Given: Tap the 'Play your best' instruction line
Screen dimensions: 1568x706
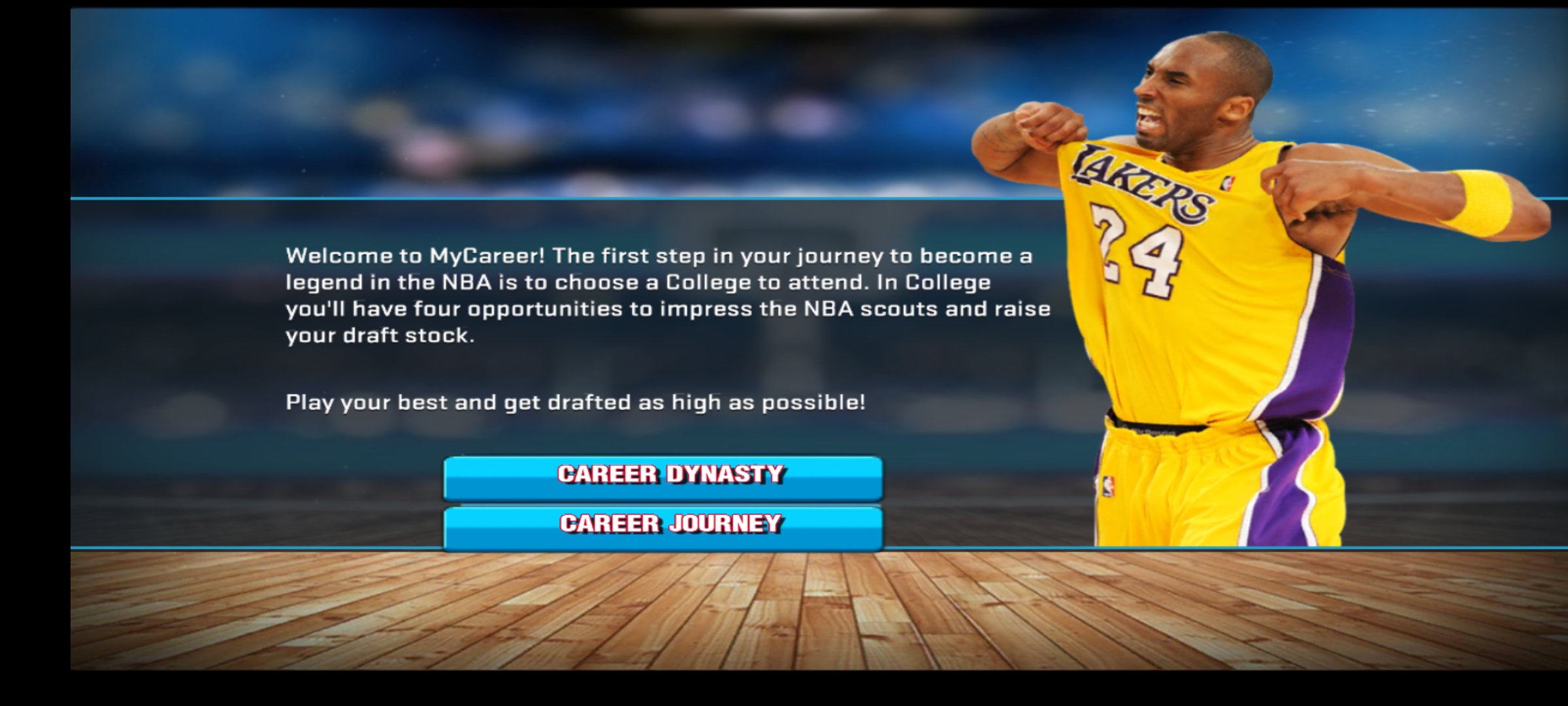Looking at the screenshot, I should [575, 404].
